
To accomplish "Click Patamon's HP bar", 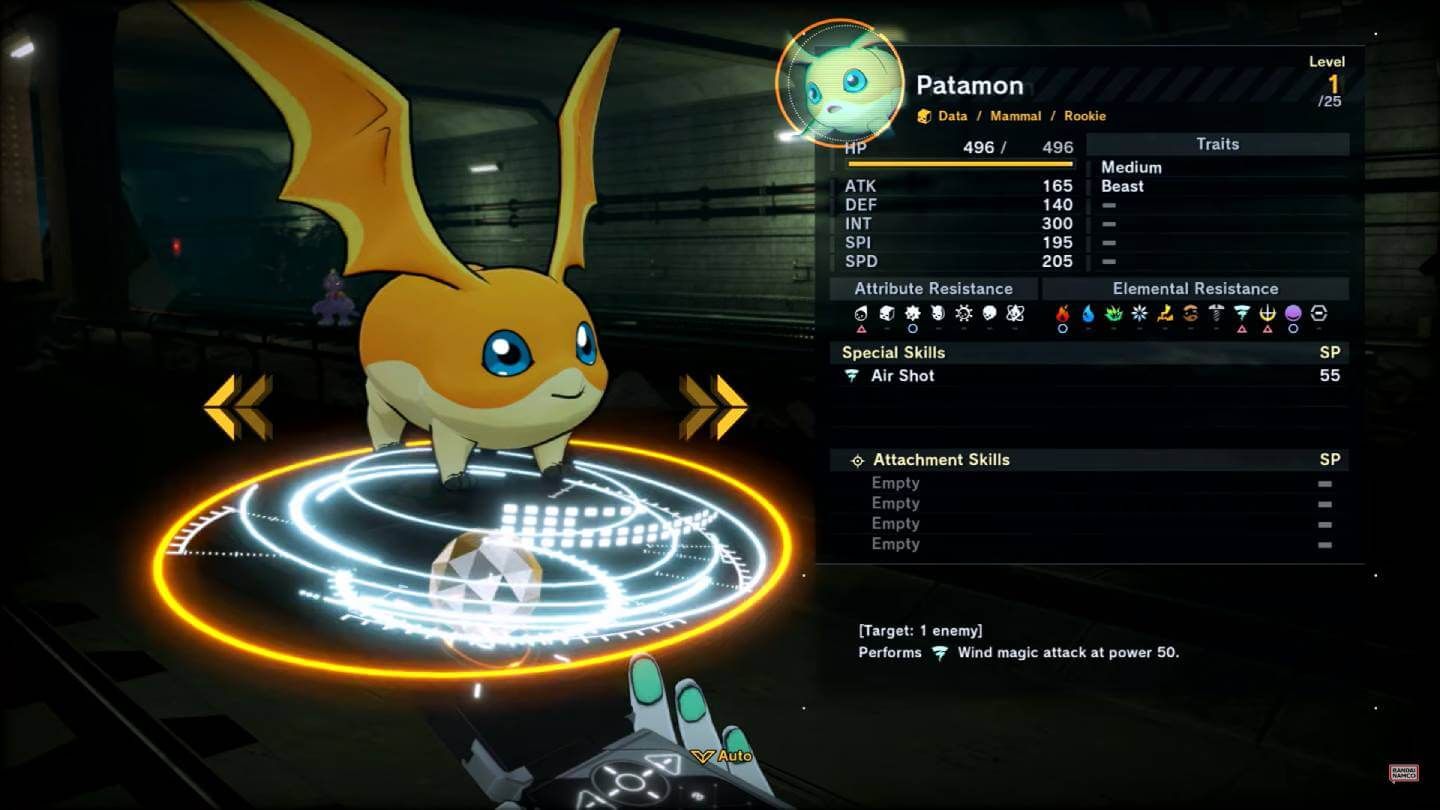I will tap(957, 164).
